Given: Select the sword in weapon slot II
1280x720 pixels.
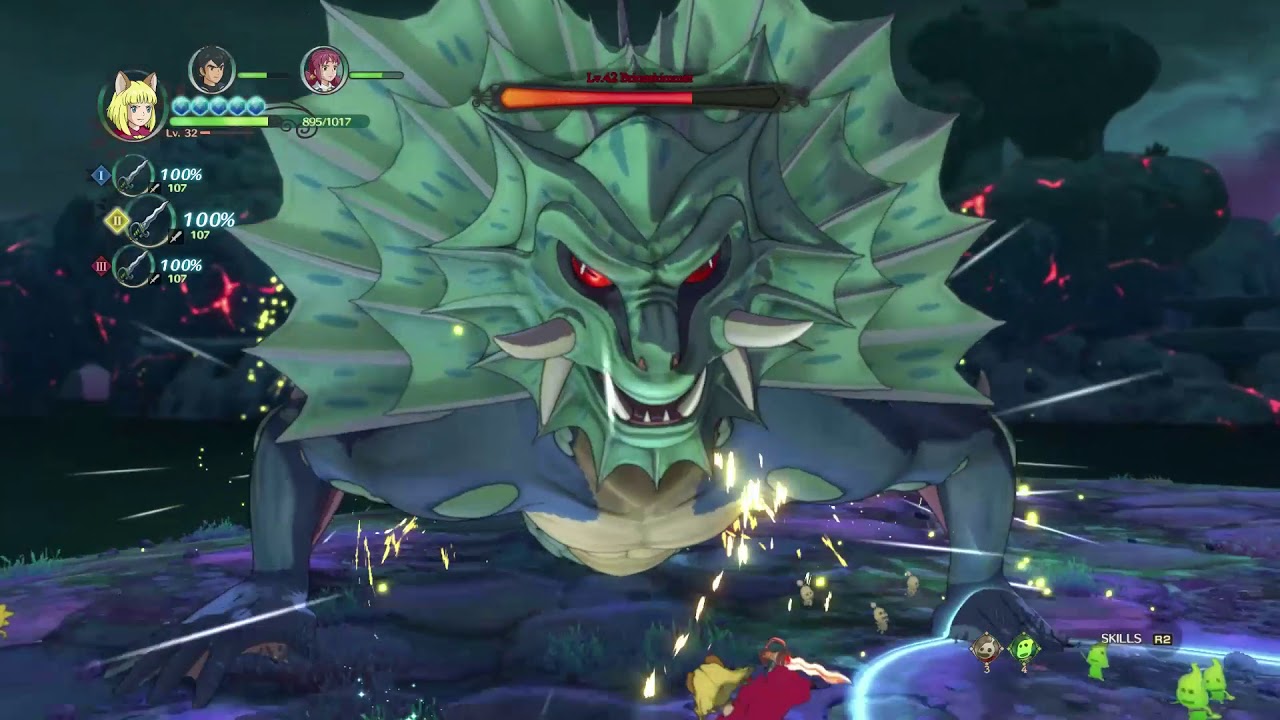Looking at the screenshot, I should pos(150,221).
